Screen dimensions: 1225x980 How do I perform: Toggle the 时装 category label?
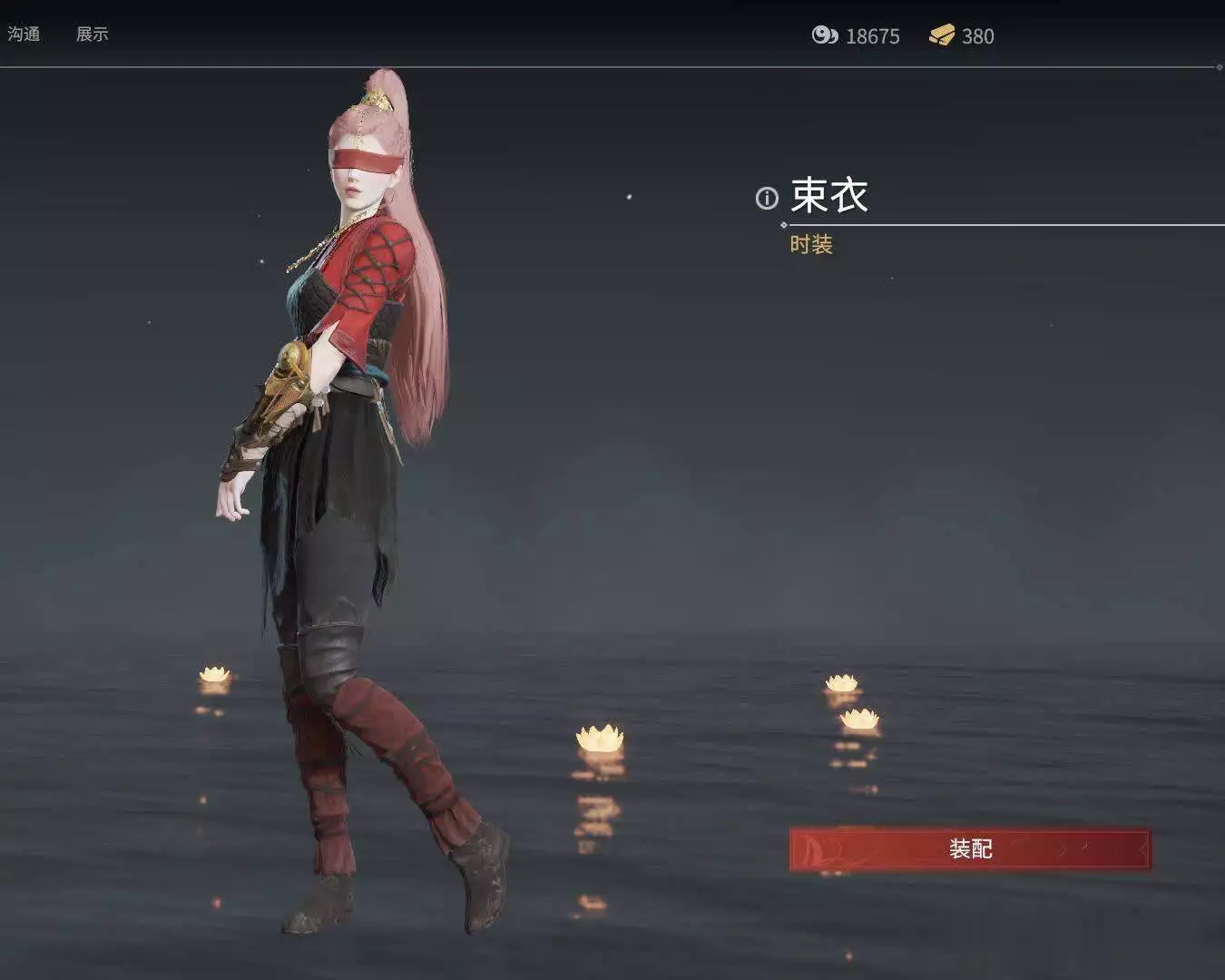pos(812,245)
